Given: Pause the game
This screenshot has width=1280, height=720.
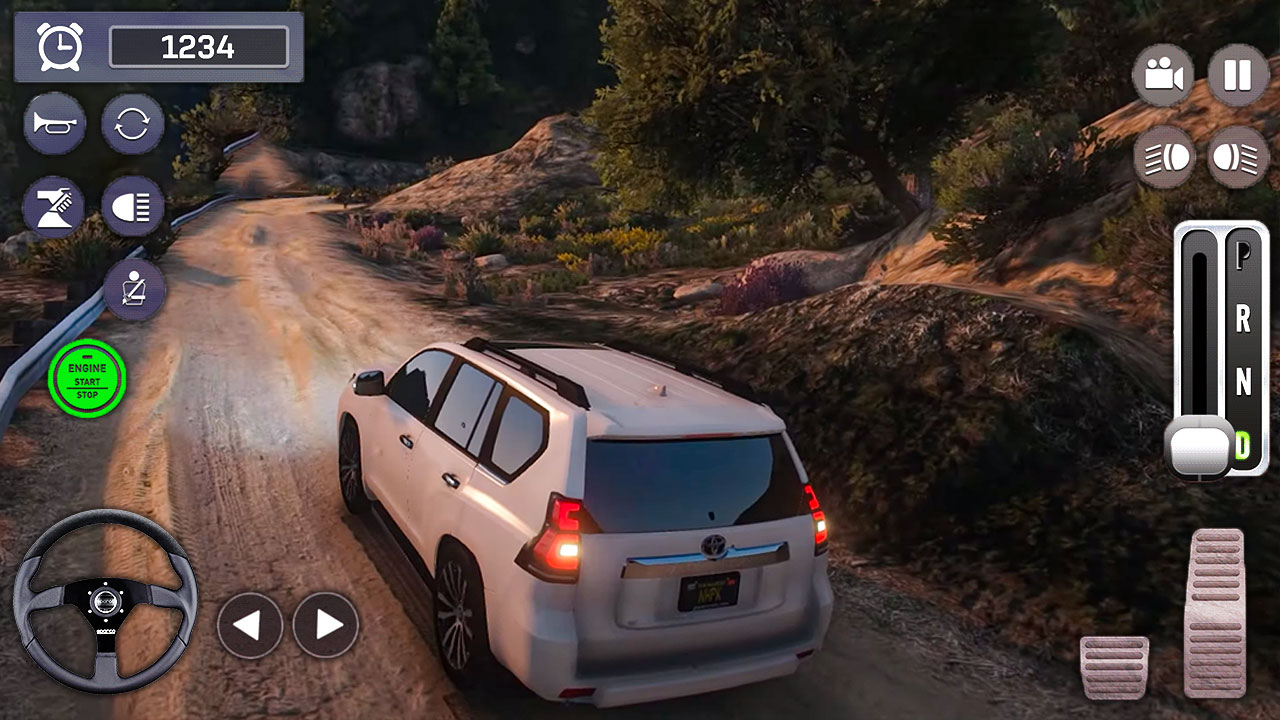Looking at the screenshot, I should pyautogui.click(x=1238, y=75).
